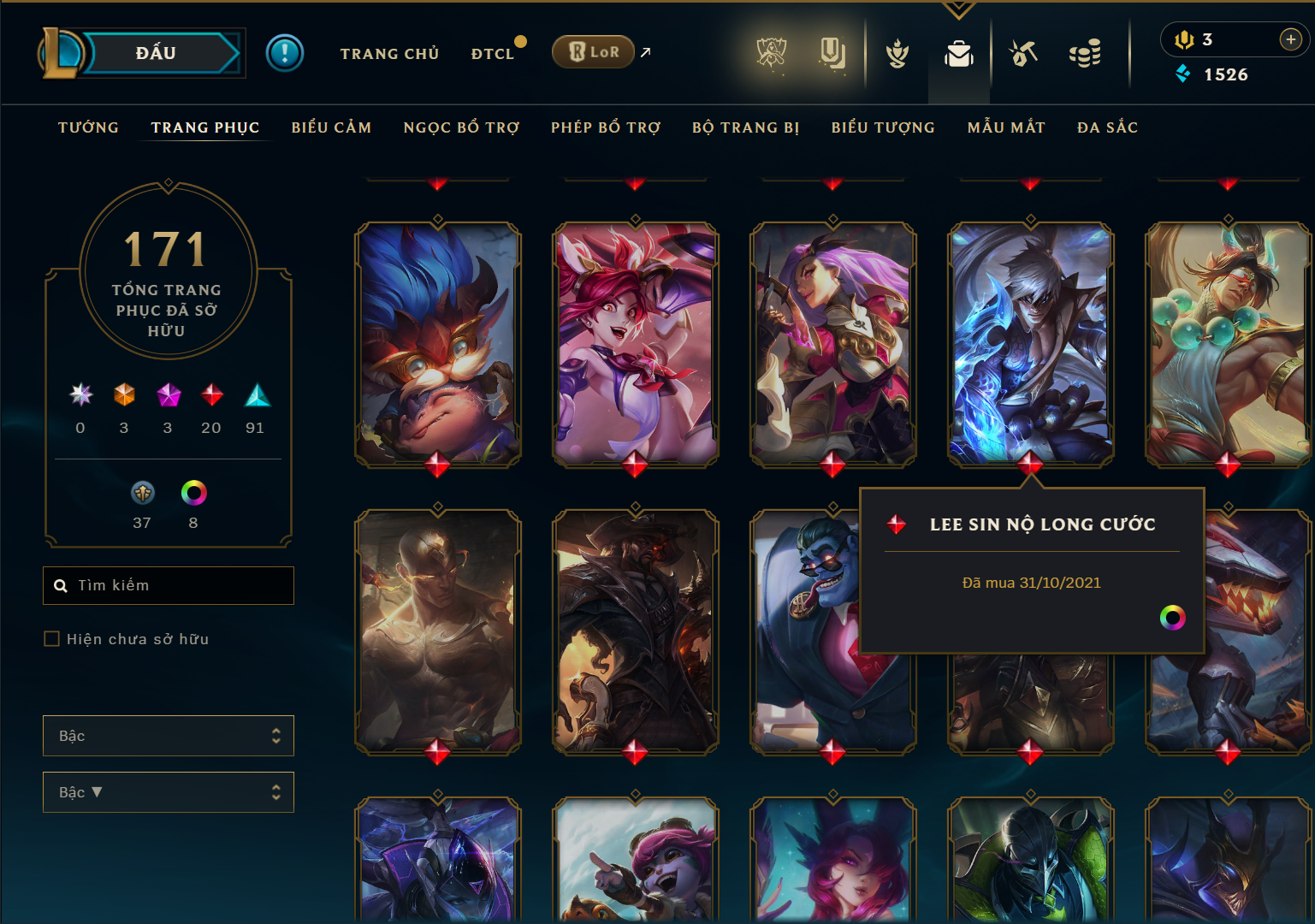Click the Worlds event cup icon

[773, 53]
